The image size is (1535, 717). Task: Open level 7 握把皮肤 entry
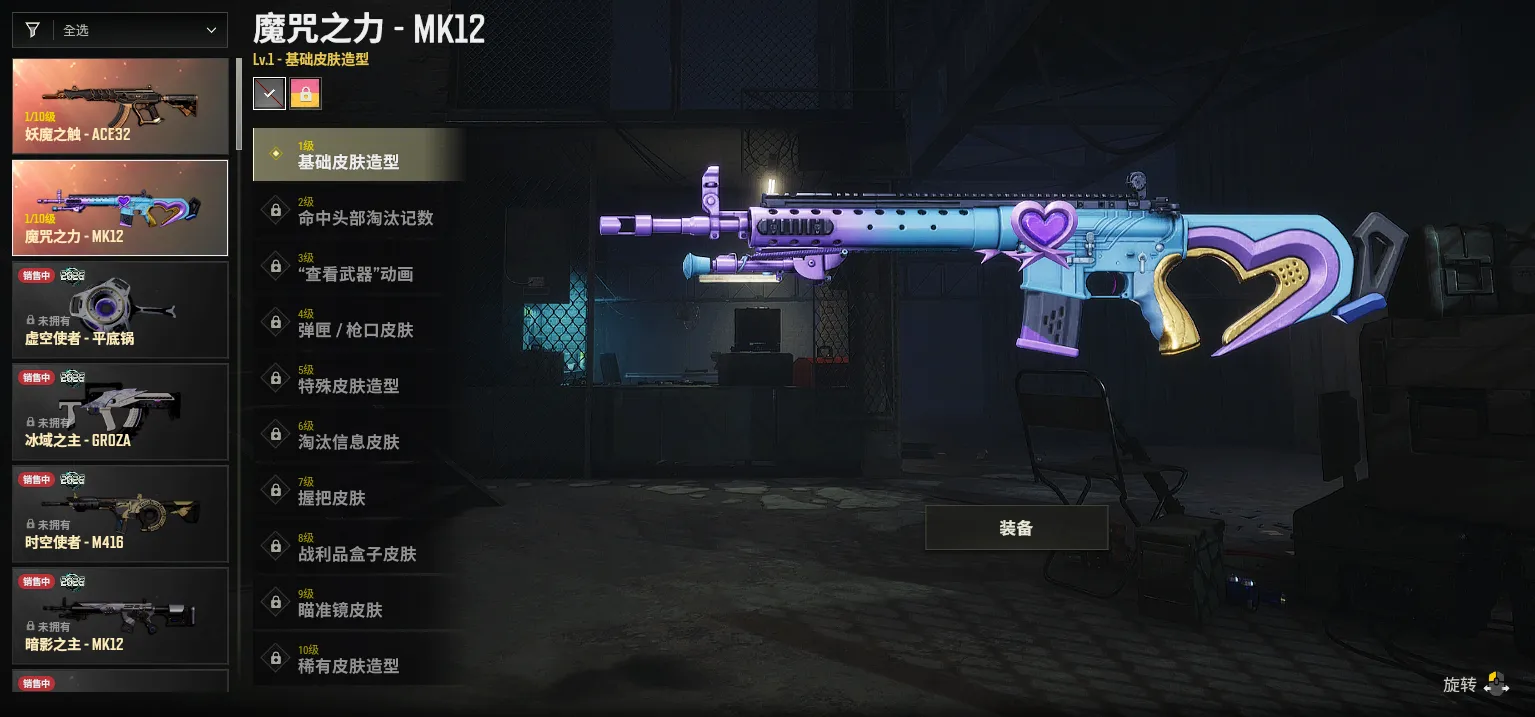tap(358, 490)
